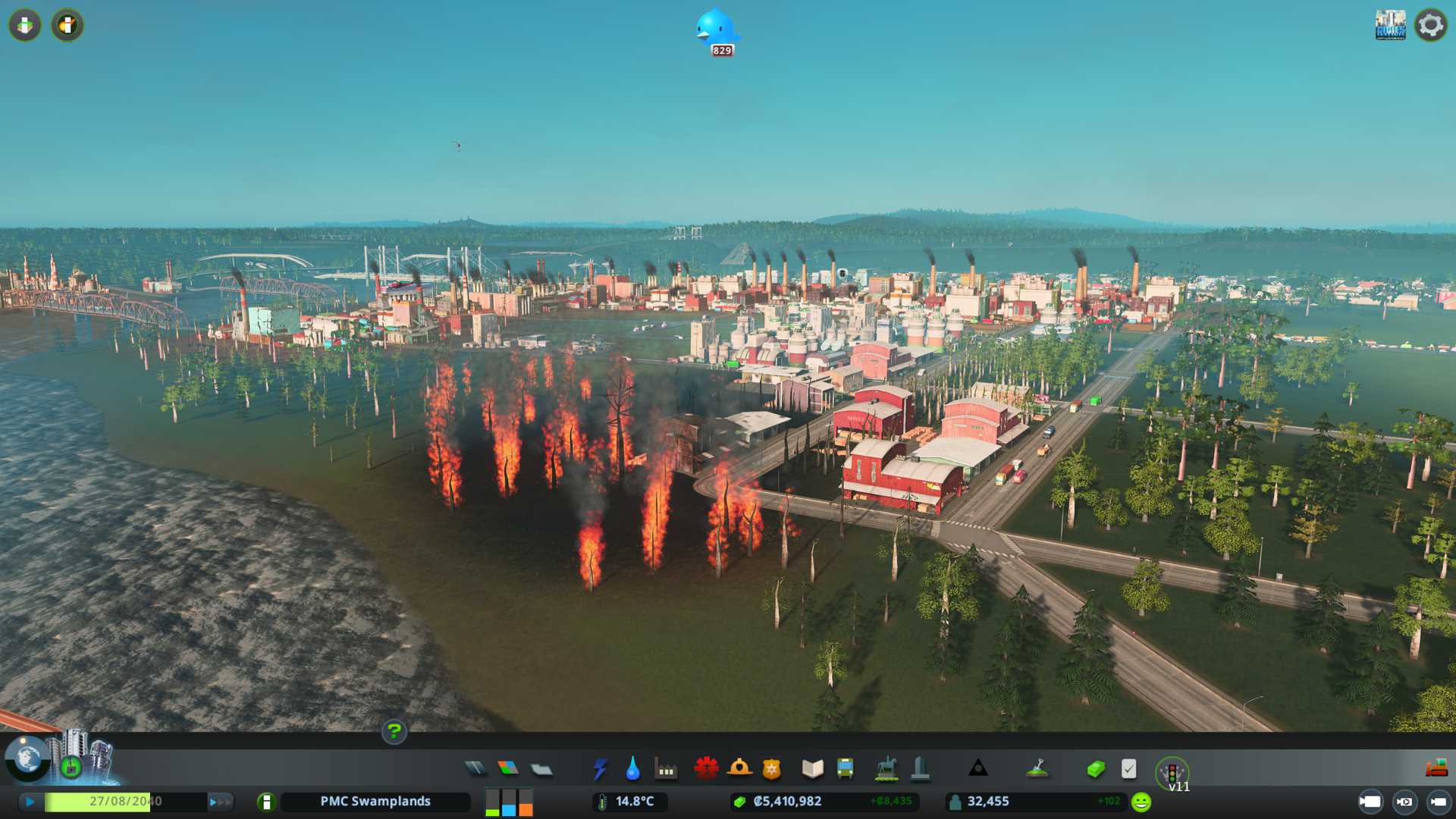Open the Policies checkmark panel
1456x819 pixels.
click(1128, 769)
